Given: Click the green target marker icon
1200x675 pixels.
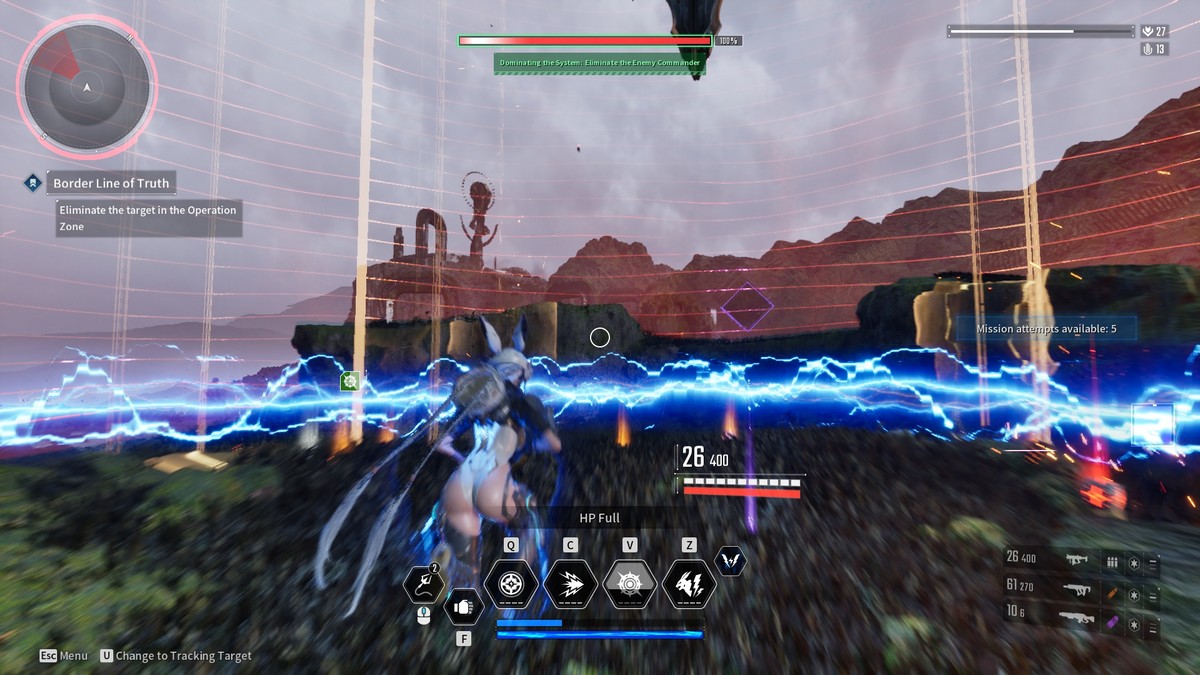Looking at the screenshot, I should pyautogui.click(x=350, y=381).
